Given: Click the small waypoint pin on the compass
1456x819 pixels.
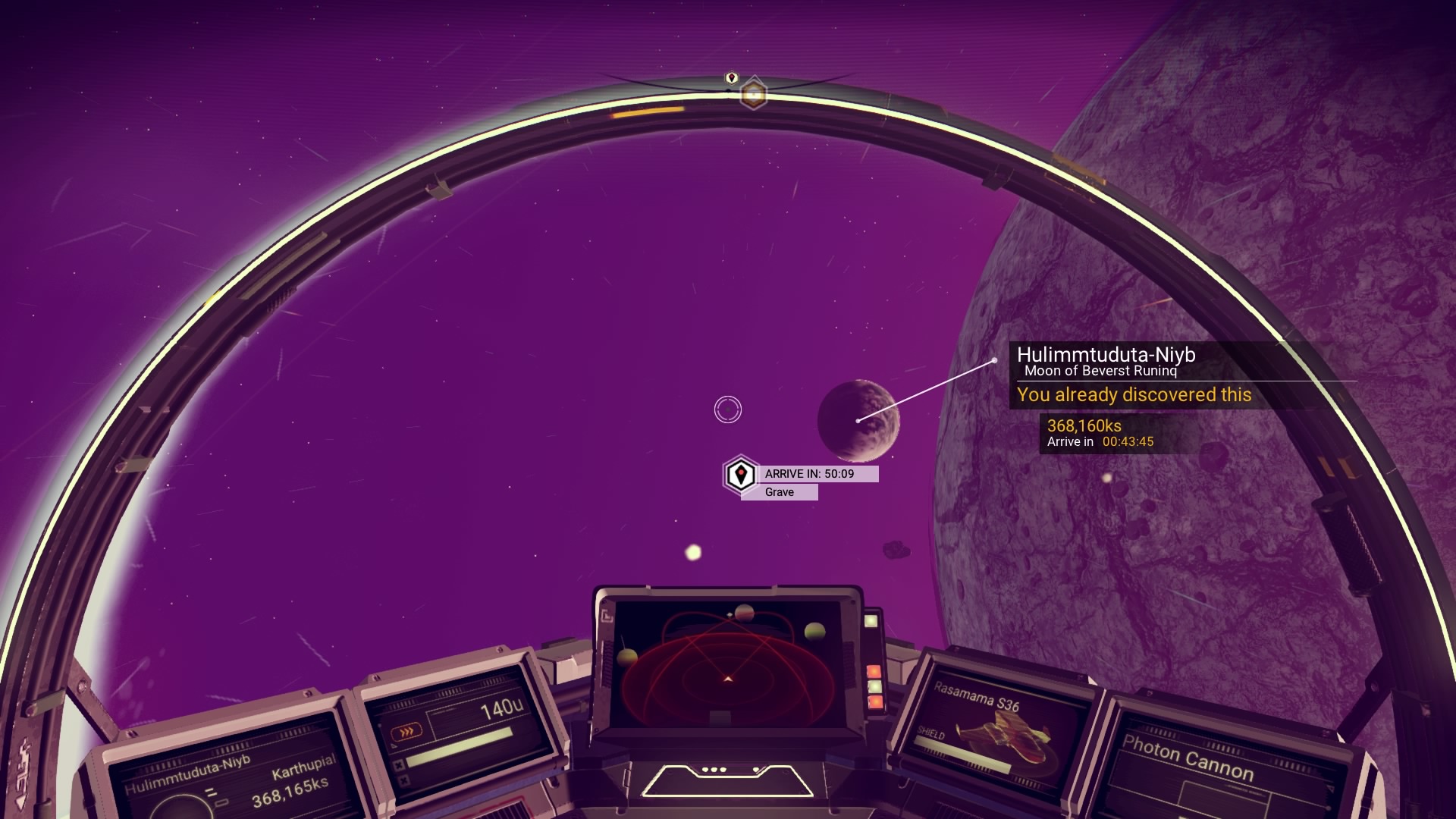Looking at the screenshot, I should [732, 78].
